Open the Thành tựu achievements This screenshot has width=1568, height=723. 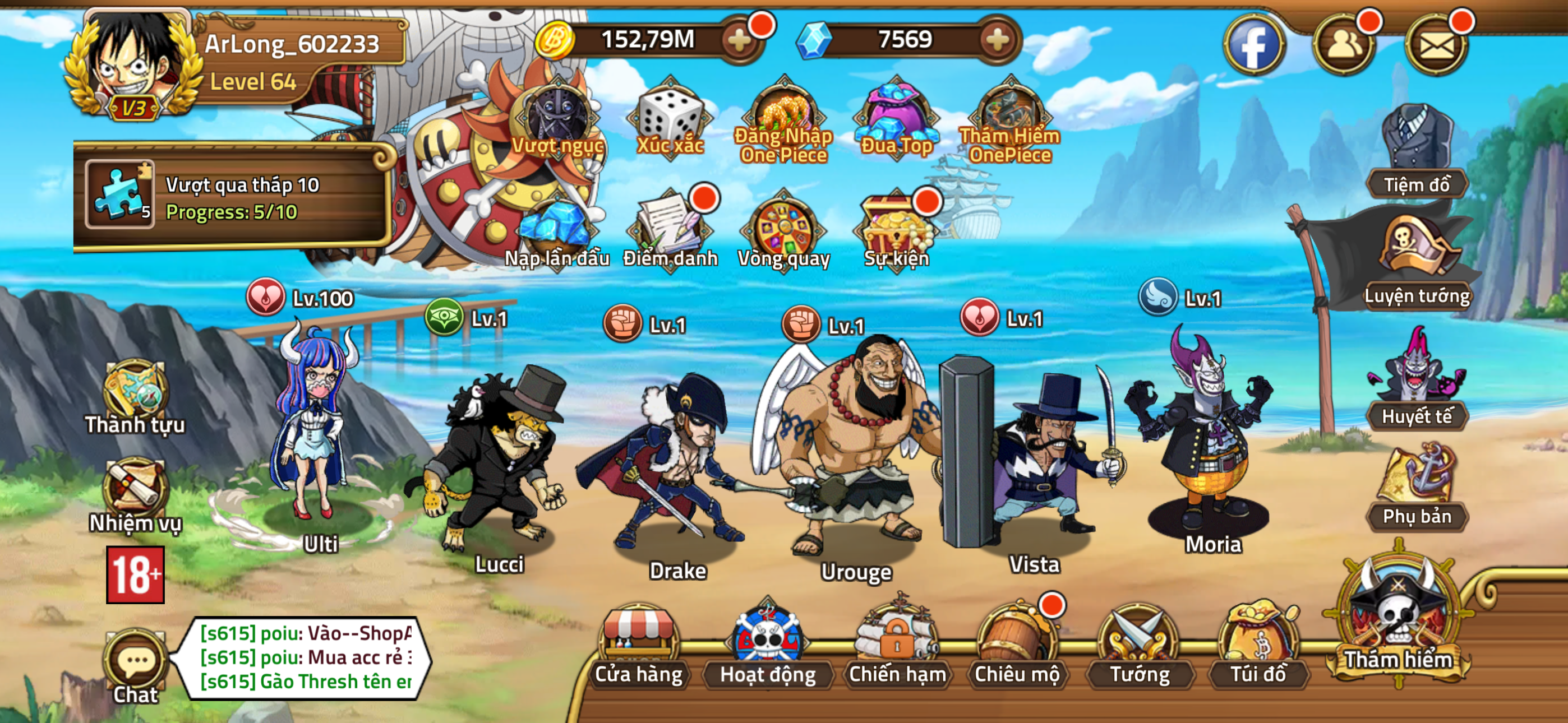[x=135, y=396]
